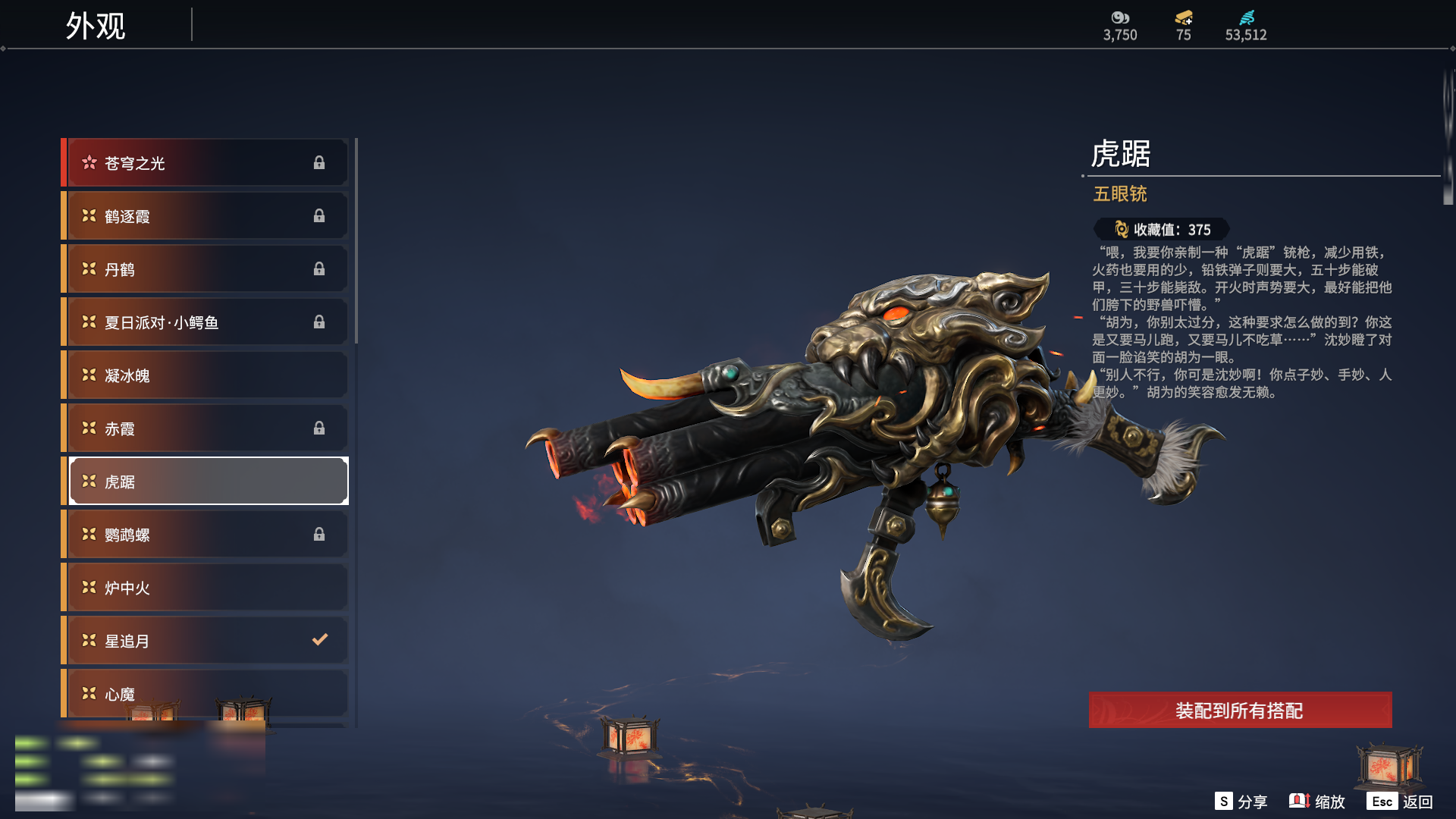This screenshot has height=819, width=1456.
Task: Pick the equipped 星追月 skin row
Action: tap(206, 641)
